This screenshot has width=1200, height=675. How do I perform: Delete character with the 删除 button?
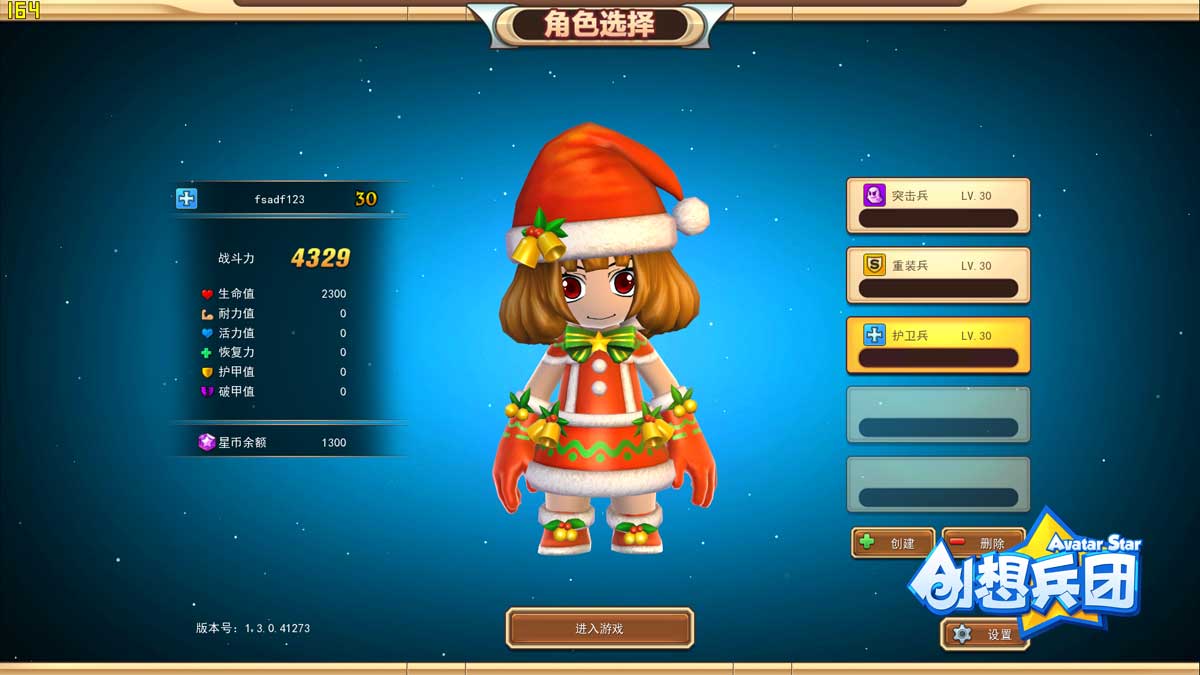coord(982,543)
